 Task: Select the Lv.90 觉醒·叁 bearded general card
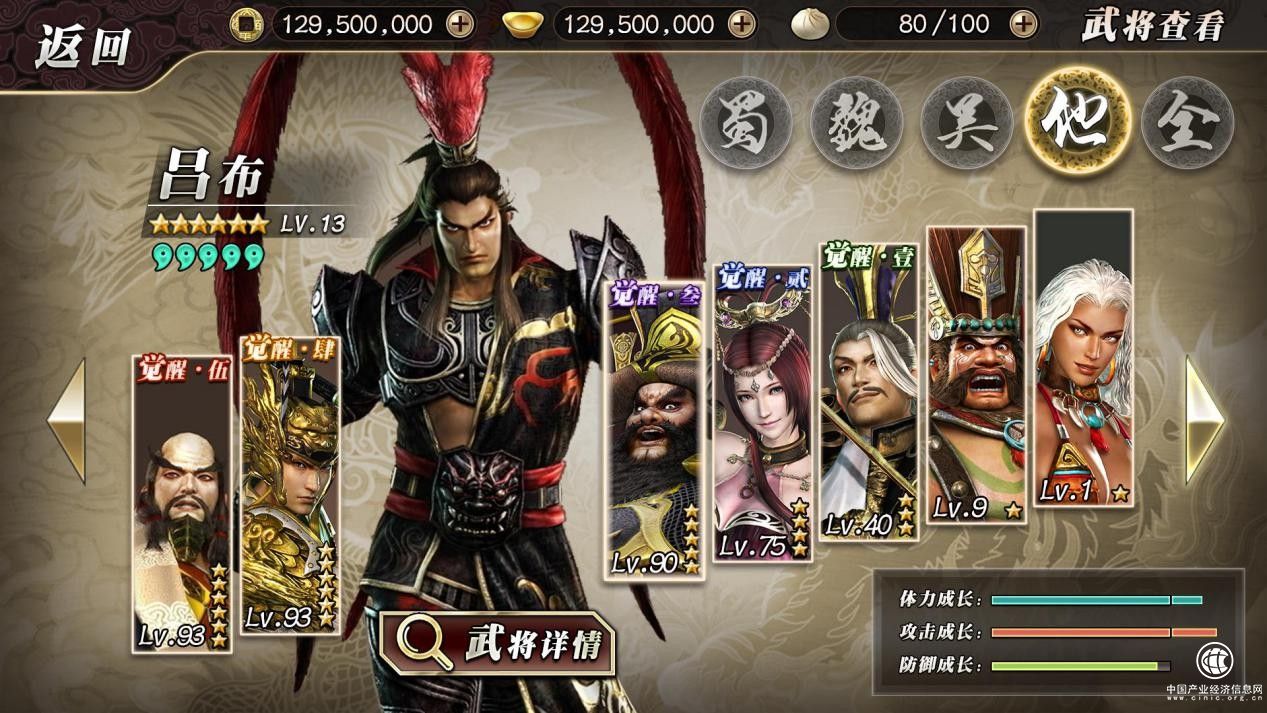click(x=654, y=430)
